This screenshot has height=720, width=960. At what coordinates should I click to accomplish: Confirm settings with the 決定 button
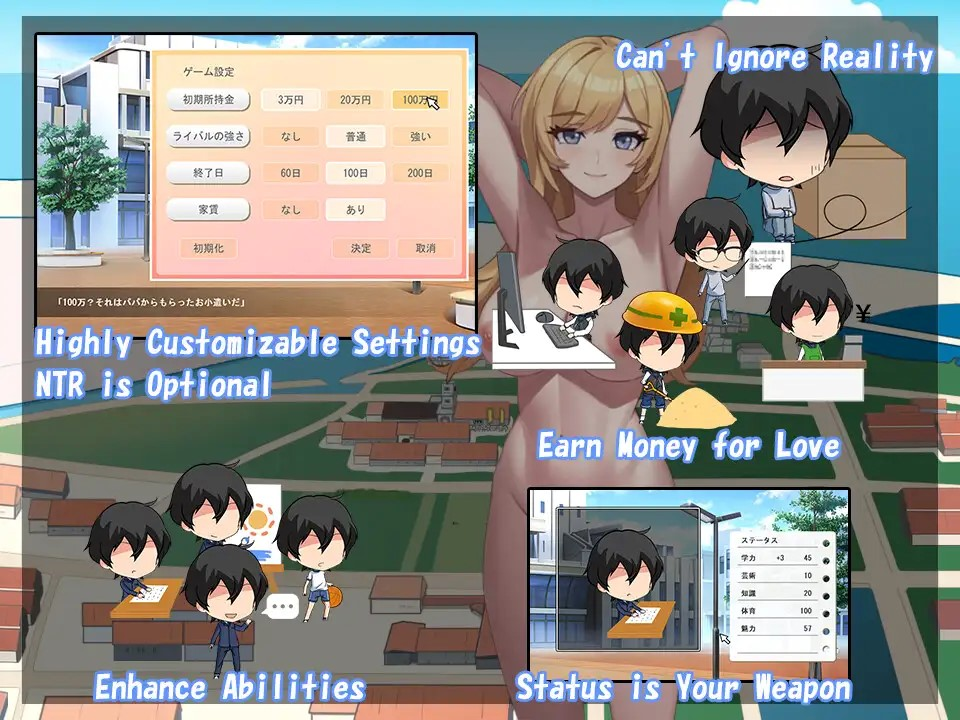click(361, 248)
